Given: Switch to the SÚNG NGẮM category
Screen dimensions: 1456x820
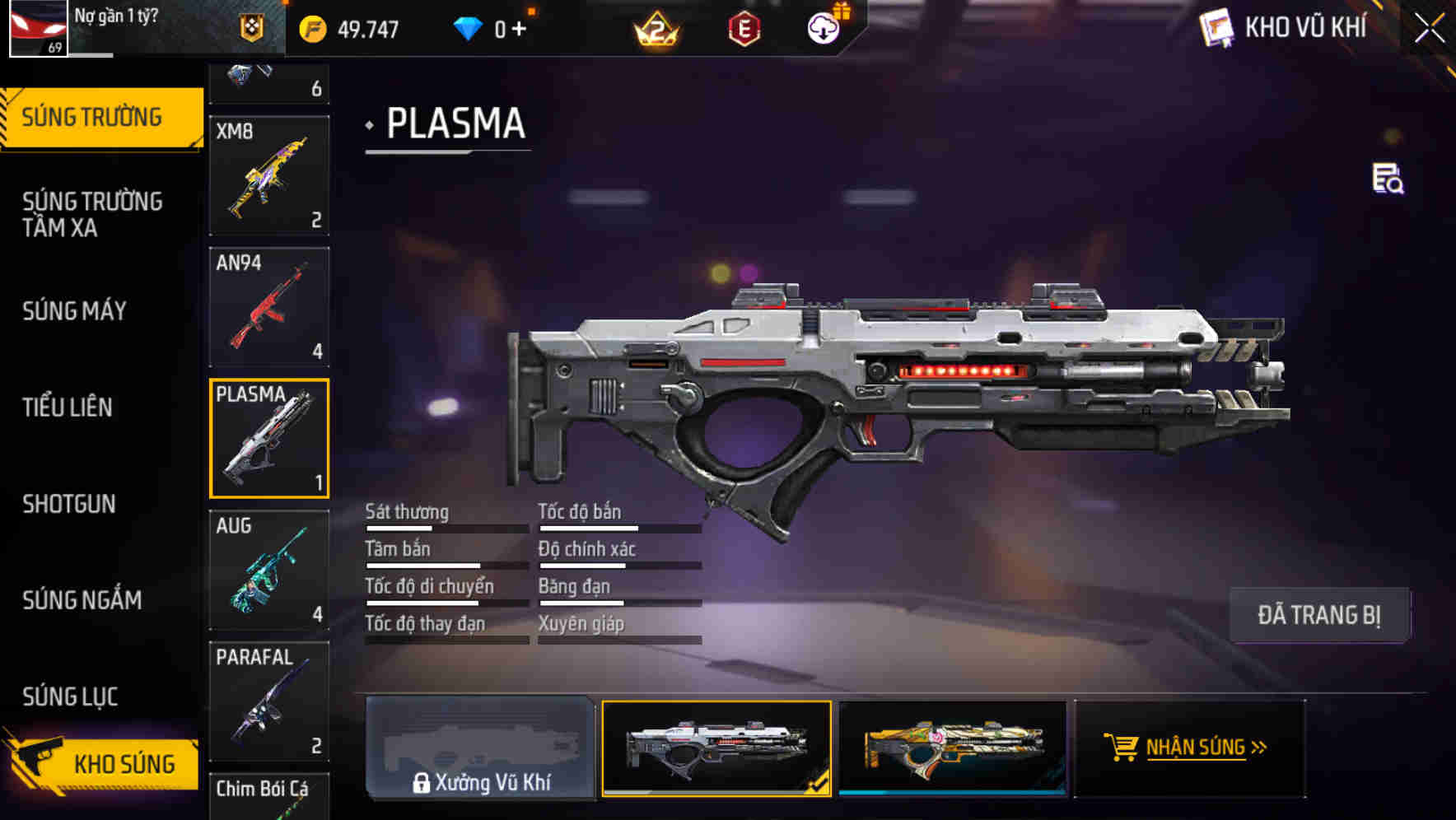Looking at the screenshot, I should [x=82, y=600].
